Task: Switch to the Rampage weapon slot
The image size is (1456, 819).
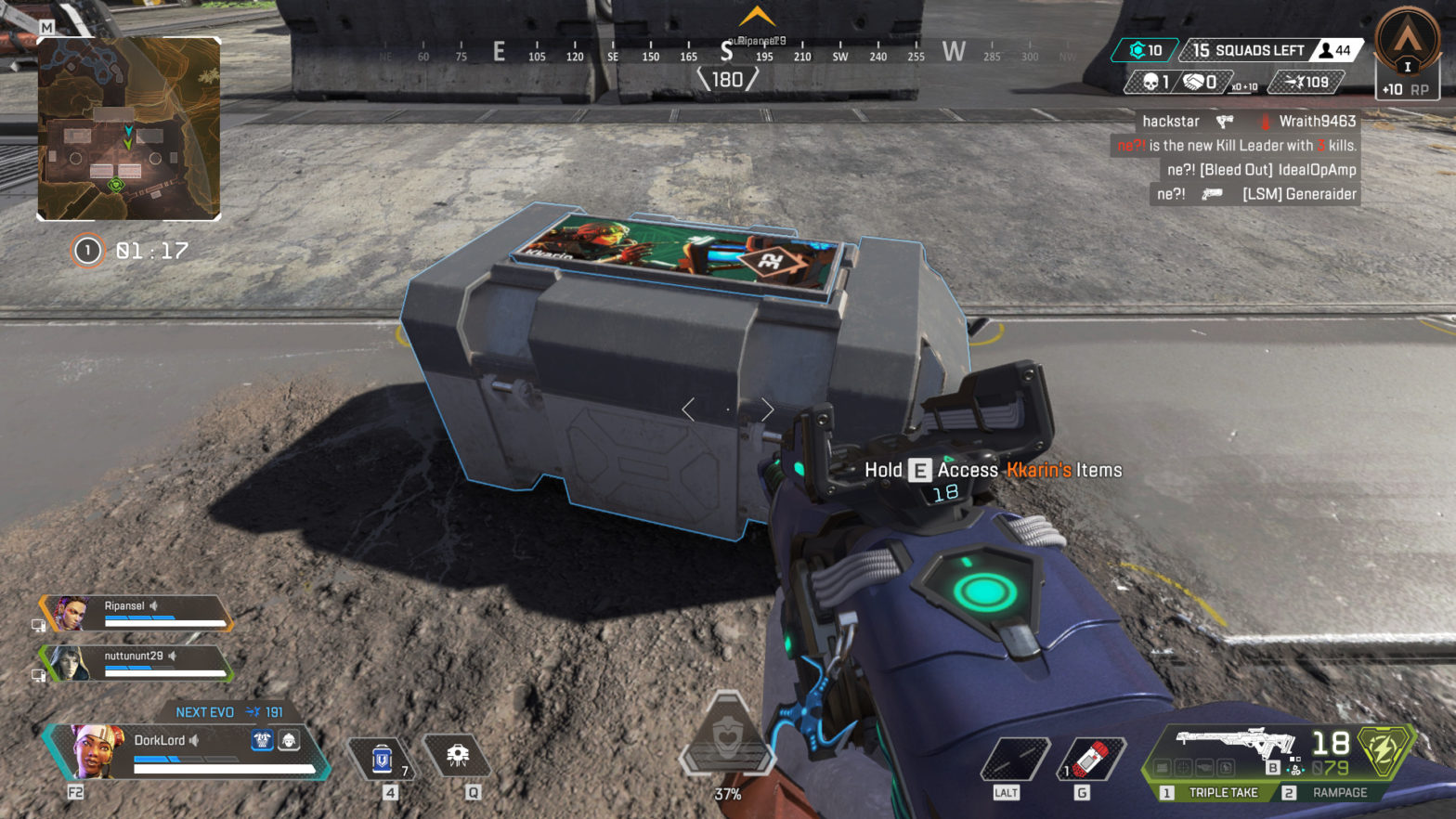Action: click(1338, 792)
